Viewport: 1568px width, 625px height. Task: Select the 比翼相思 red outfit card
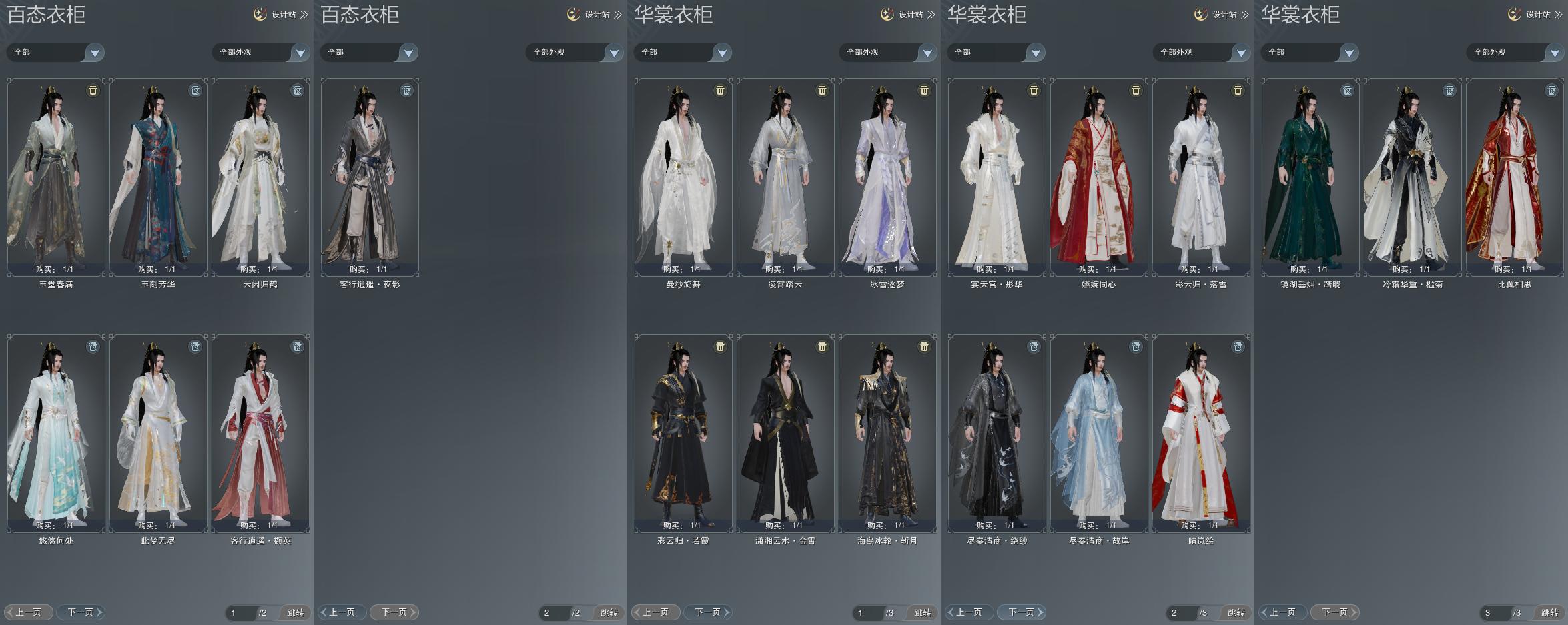[1515, 177]
